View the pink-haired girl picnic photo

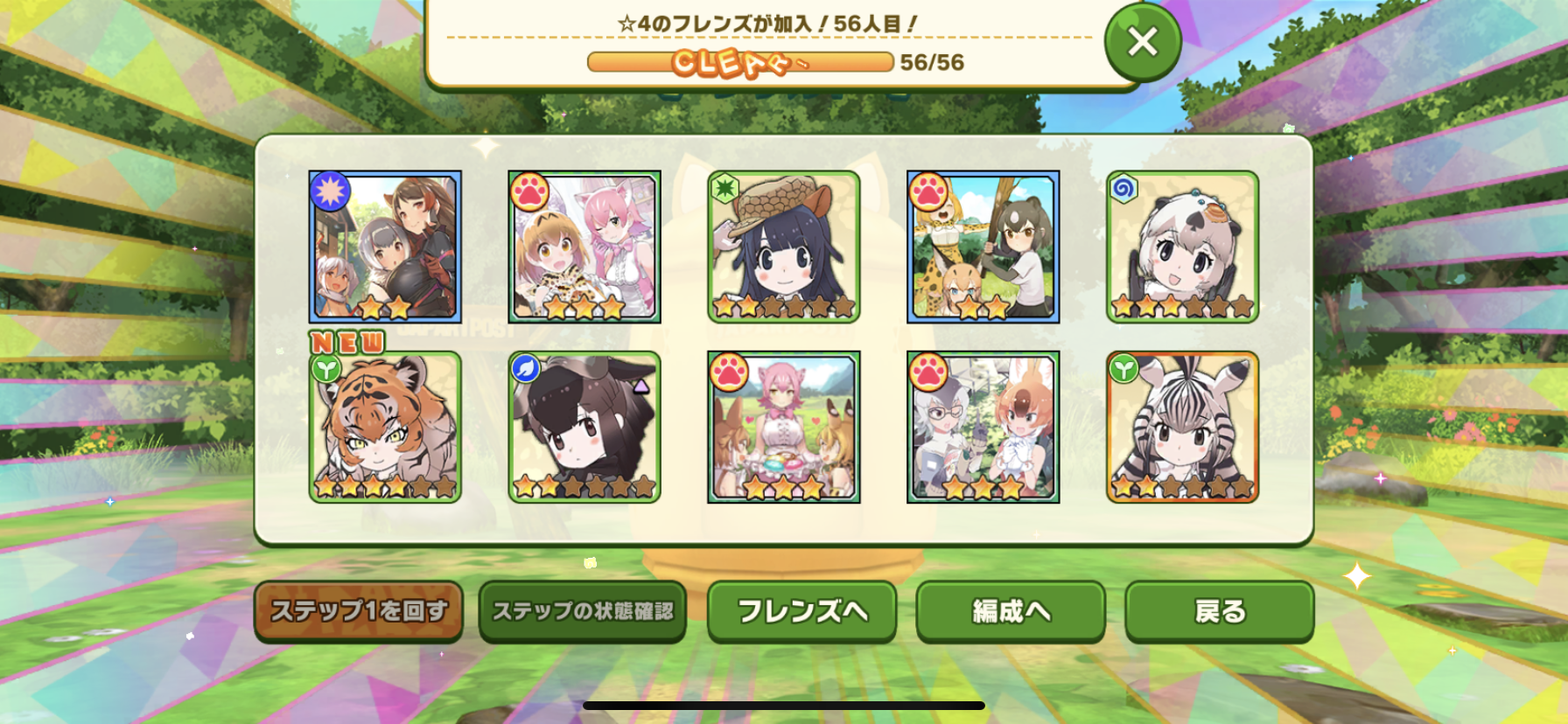(x=784, y=428)
